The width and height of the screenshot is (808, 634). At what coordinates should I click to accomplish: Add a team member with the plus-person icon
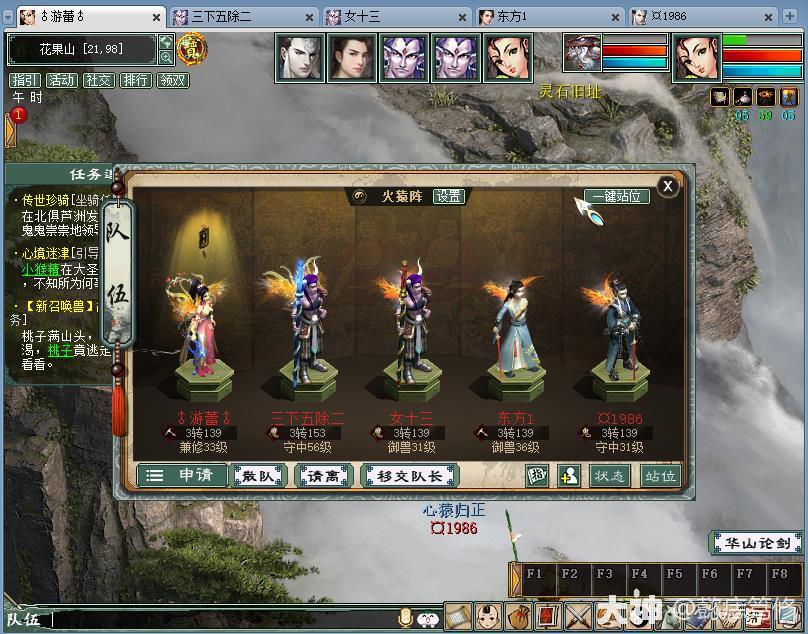[x=568, y=476]
